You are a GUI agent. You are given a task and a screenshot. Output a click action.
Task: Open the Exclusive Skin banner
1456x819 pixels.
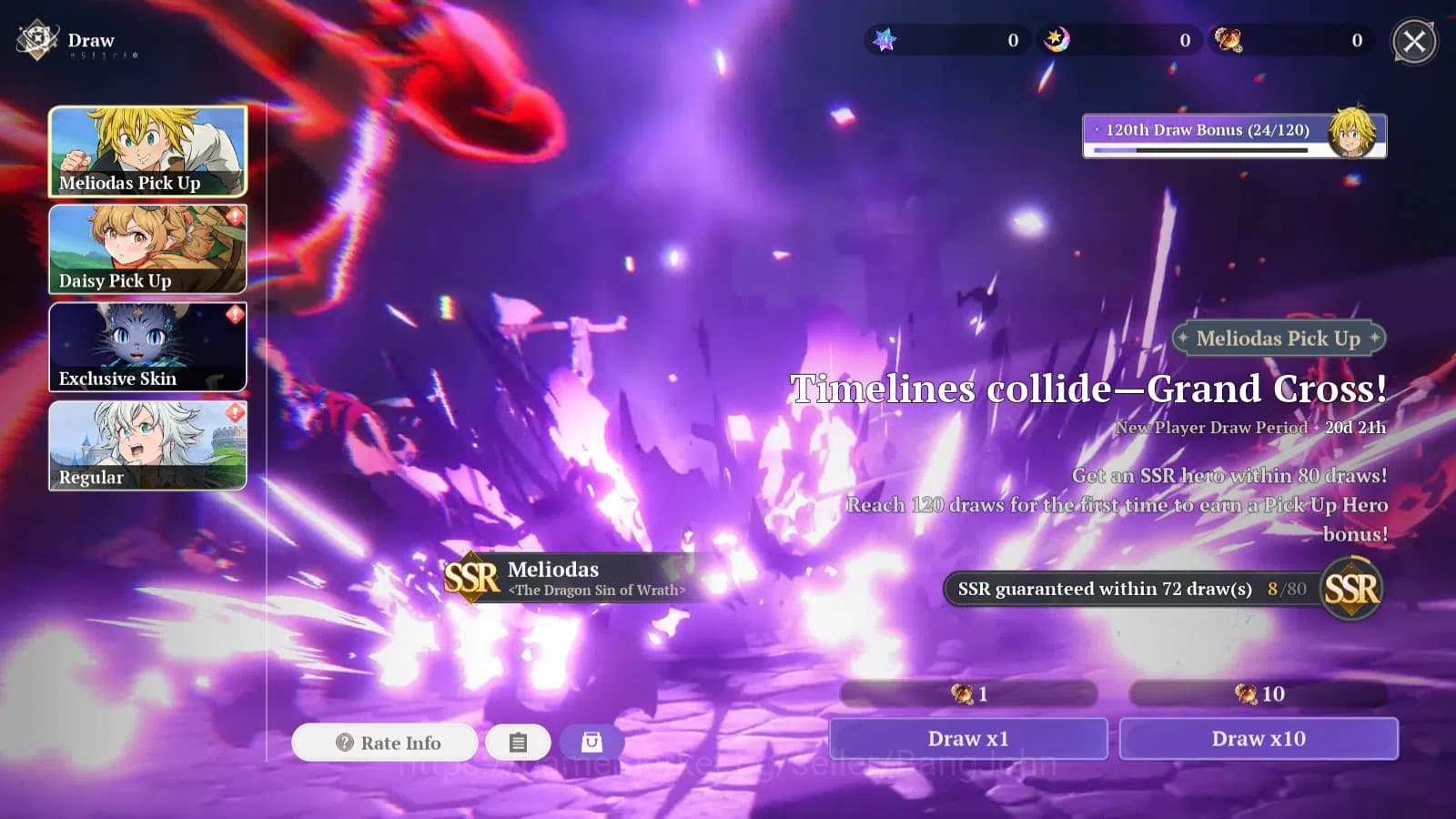[147, 348]
